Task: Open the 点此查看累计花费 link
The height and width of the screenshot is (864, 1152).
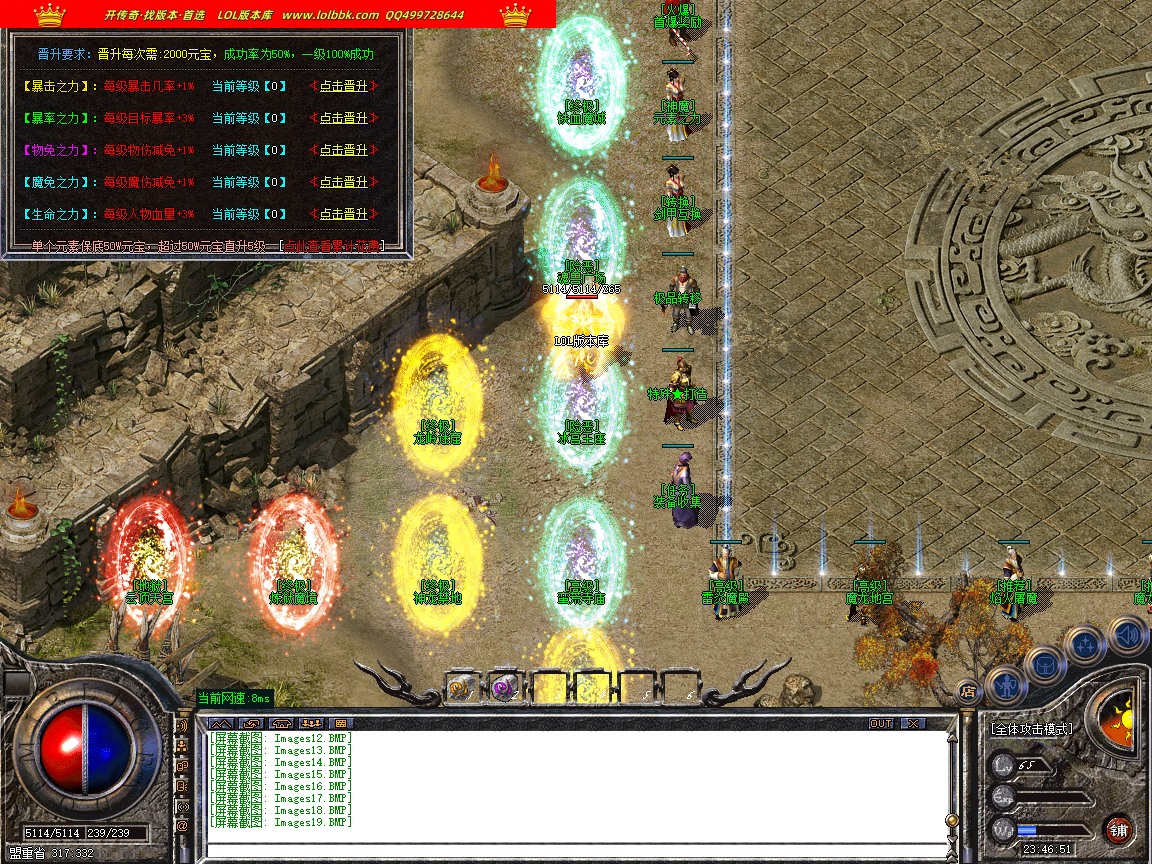Action: 332,246
